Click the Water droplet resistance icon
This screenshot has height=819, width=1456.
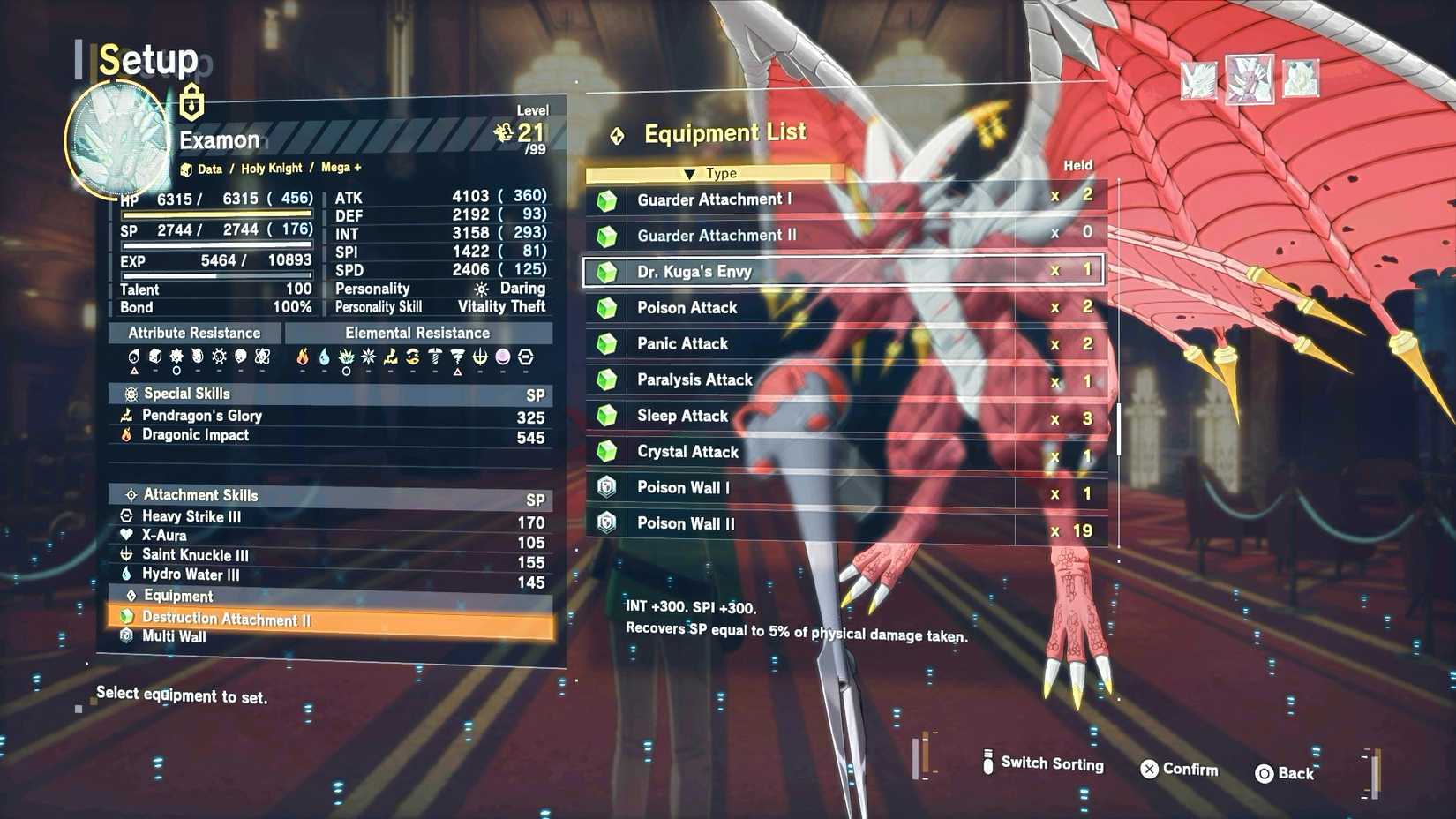(325, 358)
